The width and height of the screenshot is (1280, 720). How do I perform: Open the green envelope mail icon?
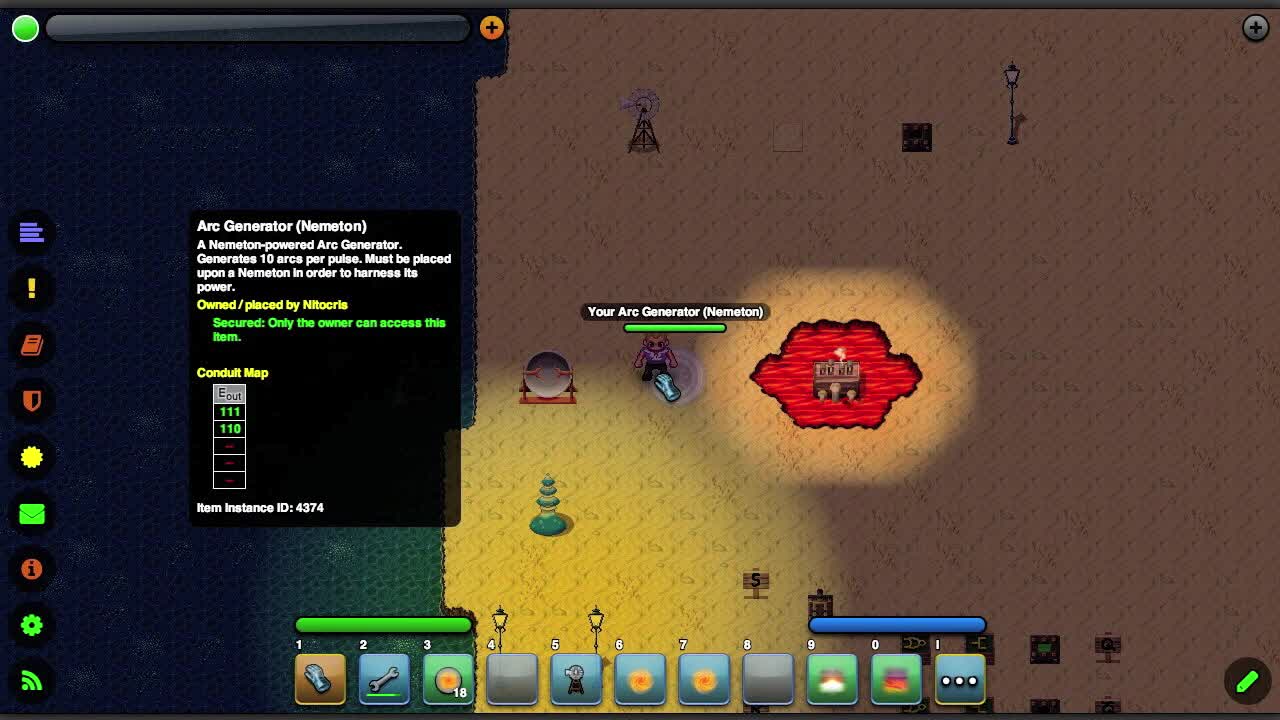tap(32, 513)
